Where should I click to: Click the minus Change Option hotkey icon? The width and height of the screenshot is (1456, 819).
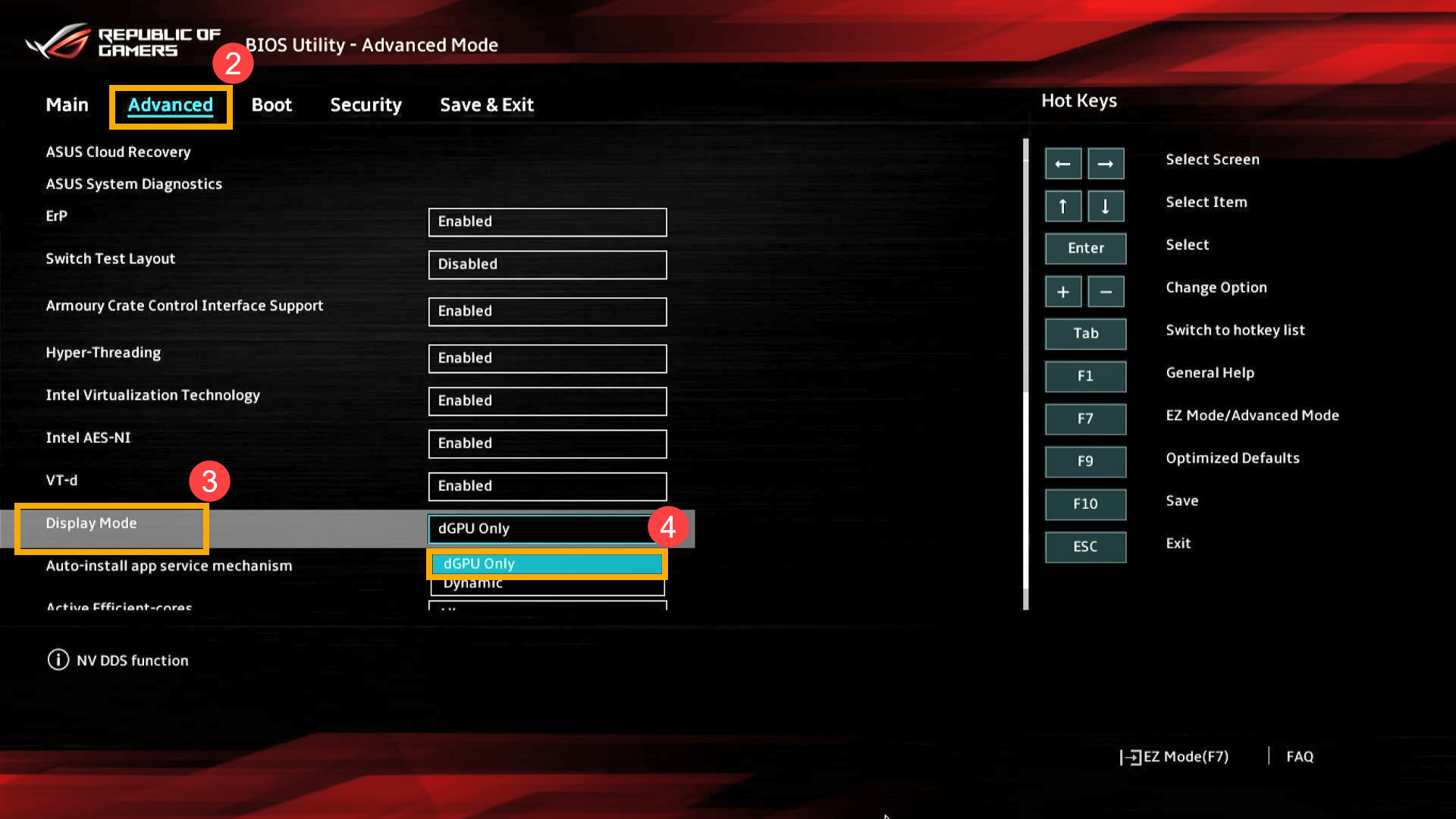[x=1106, y=291]
